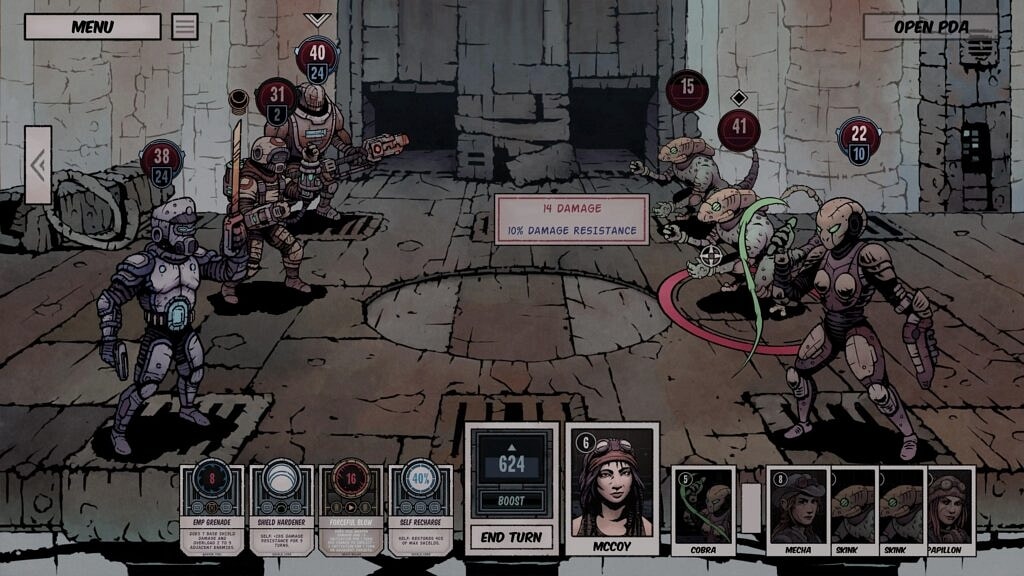The width and height of the screenshot is (1024, 576).
Task: Select Mecha's turn-order portrait
Action: click(x=798, y=509)
